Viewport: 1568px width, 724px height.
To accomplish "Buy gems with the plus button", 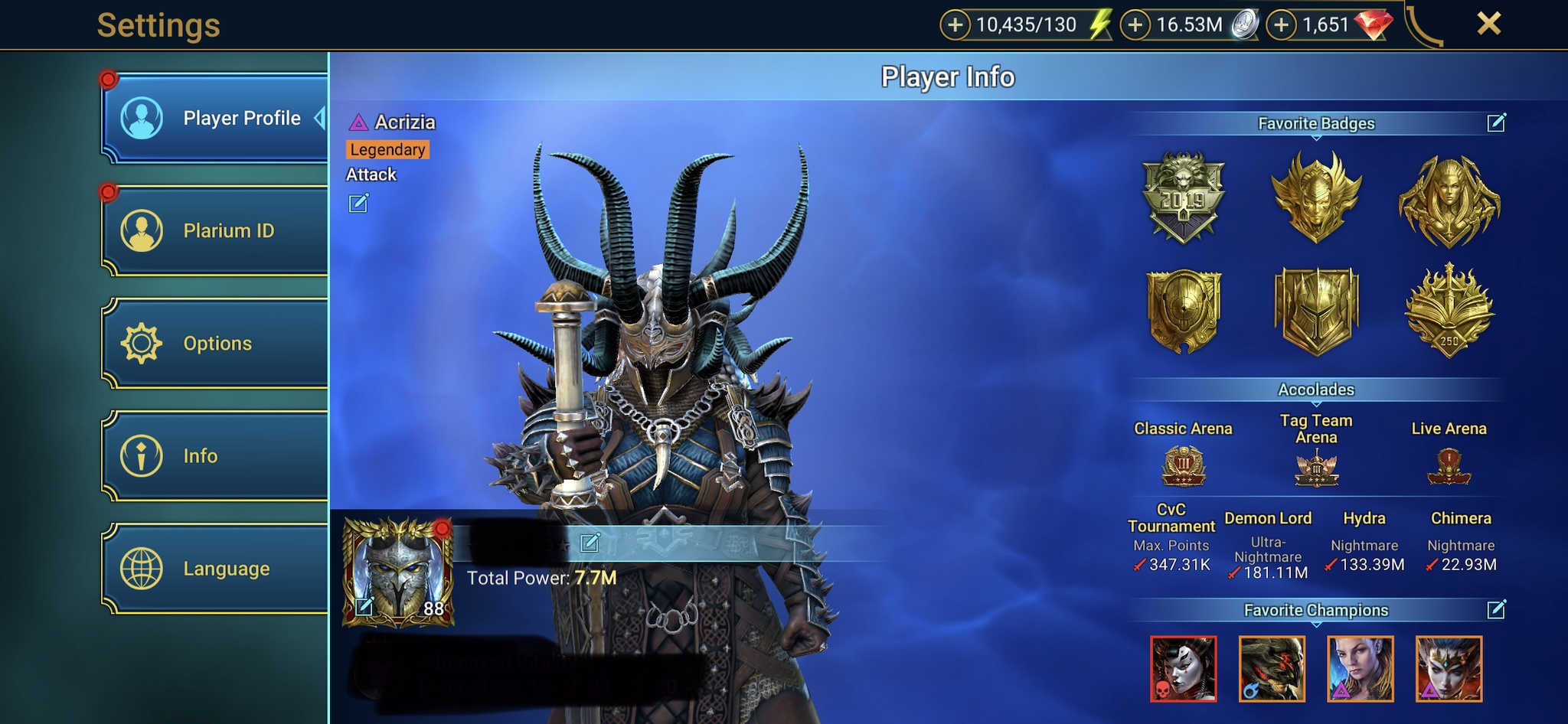I will click(1281, 25).
